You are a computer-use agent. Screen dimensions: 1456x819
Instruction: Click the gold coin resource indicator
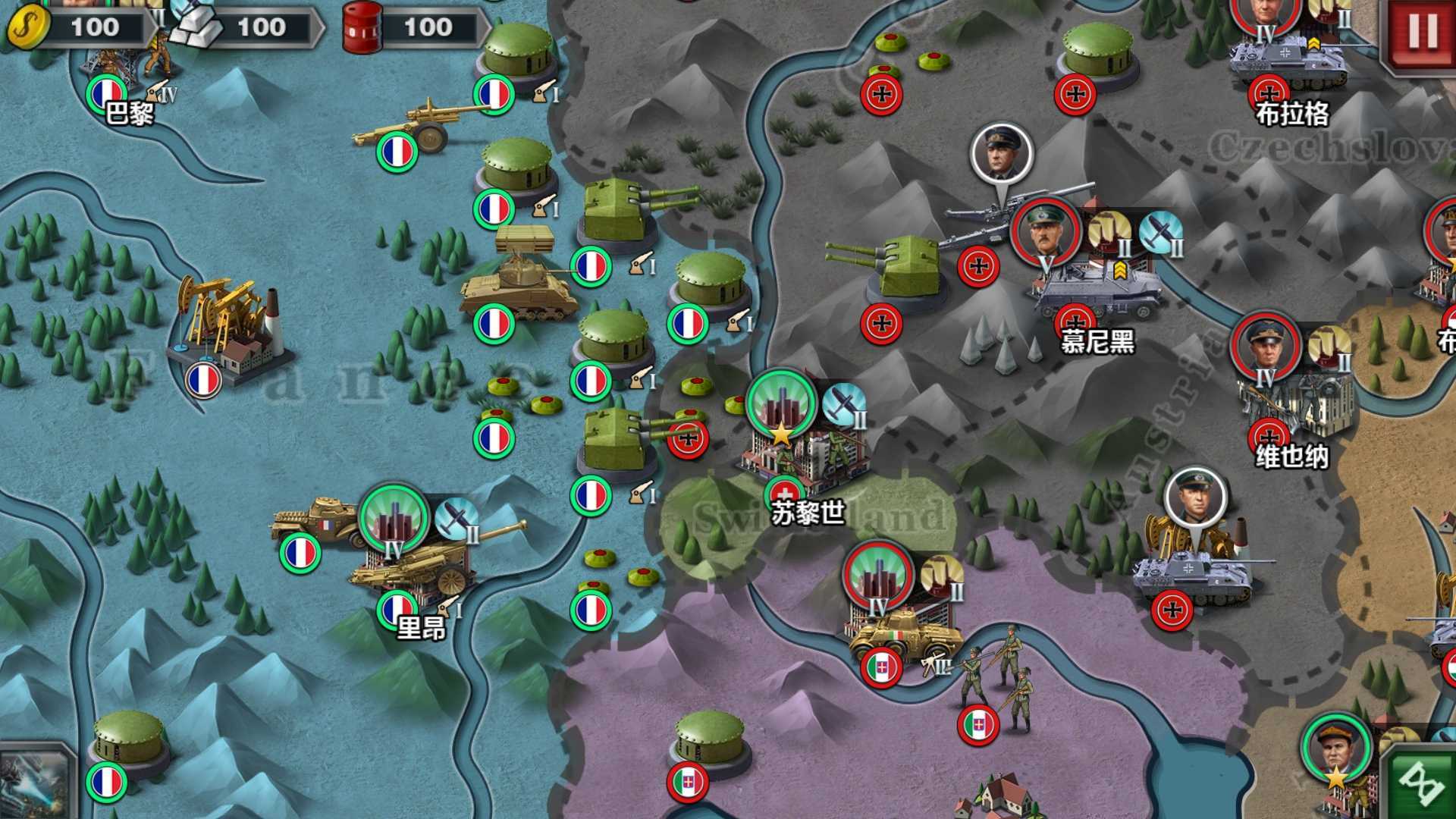tap(30, 27)
